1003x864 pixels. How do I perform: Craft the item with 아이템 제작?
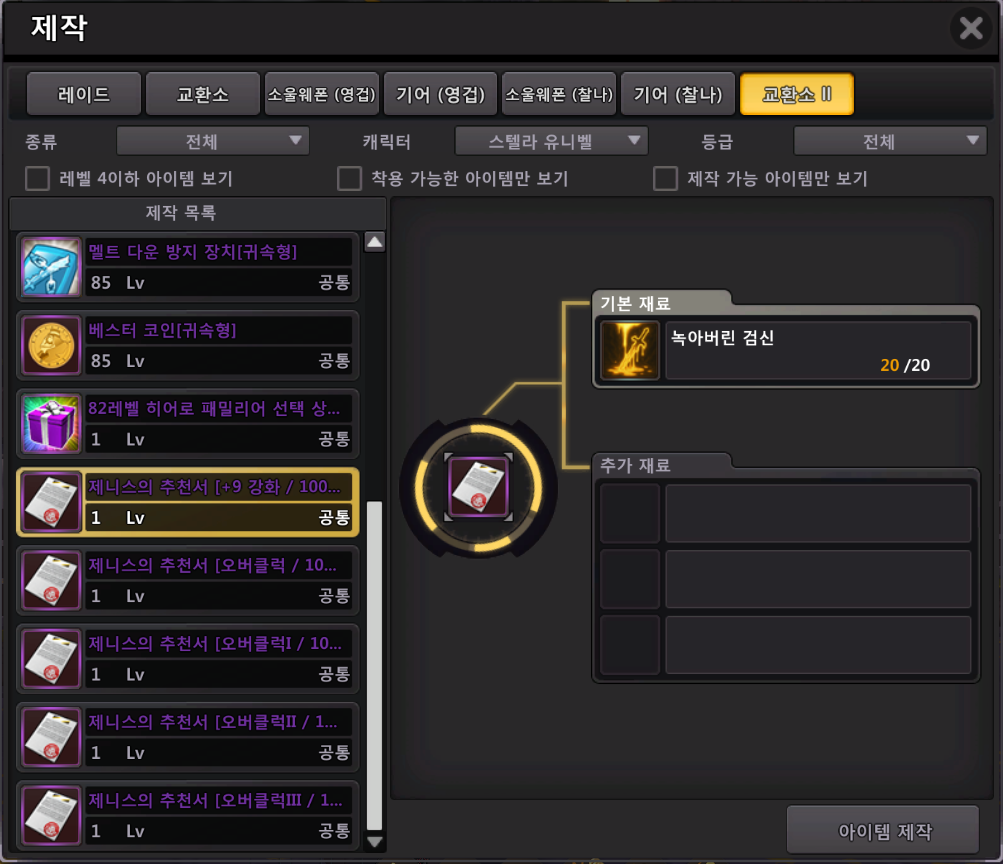click(883, 831)
